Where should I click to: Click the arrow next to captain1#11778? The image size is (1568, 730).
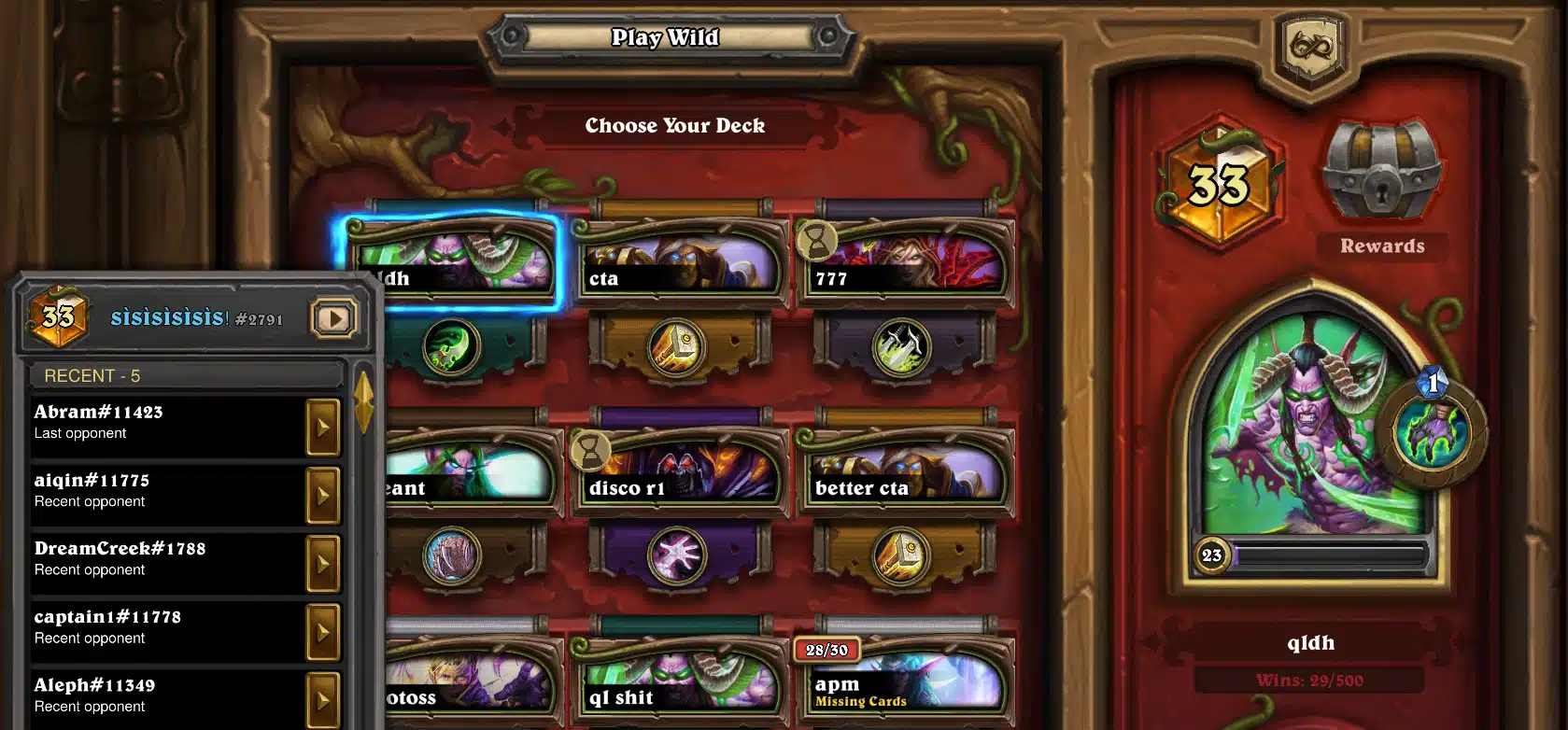click(323, 631)
